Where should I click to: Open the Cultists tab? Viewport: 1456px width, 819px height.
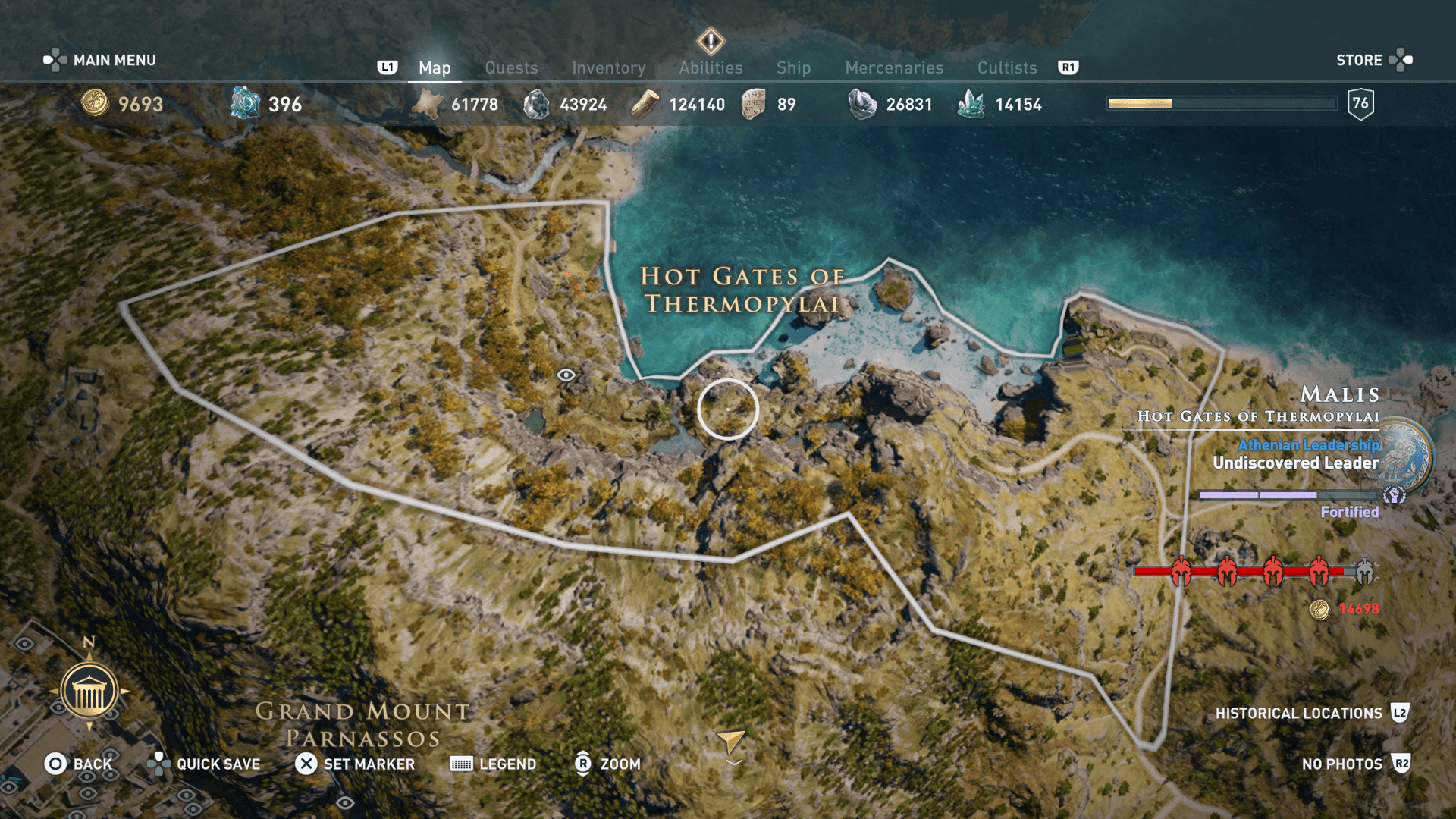tap(1006, 67)
